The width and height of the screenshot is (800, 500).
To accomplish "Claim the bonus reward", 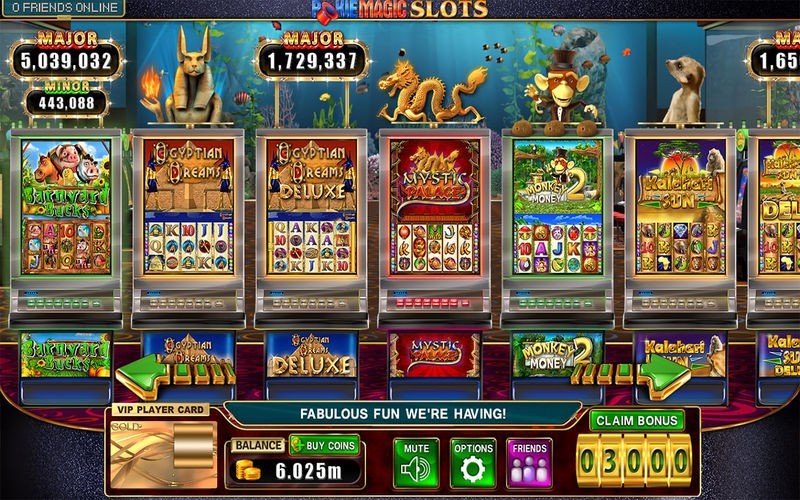I will pos(636,420).
